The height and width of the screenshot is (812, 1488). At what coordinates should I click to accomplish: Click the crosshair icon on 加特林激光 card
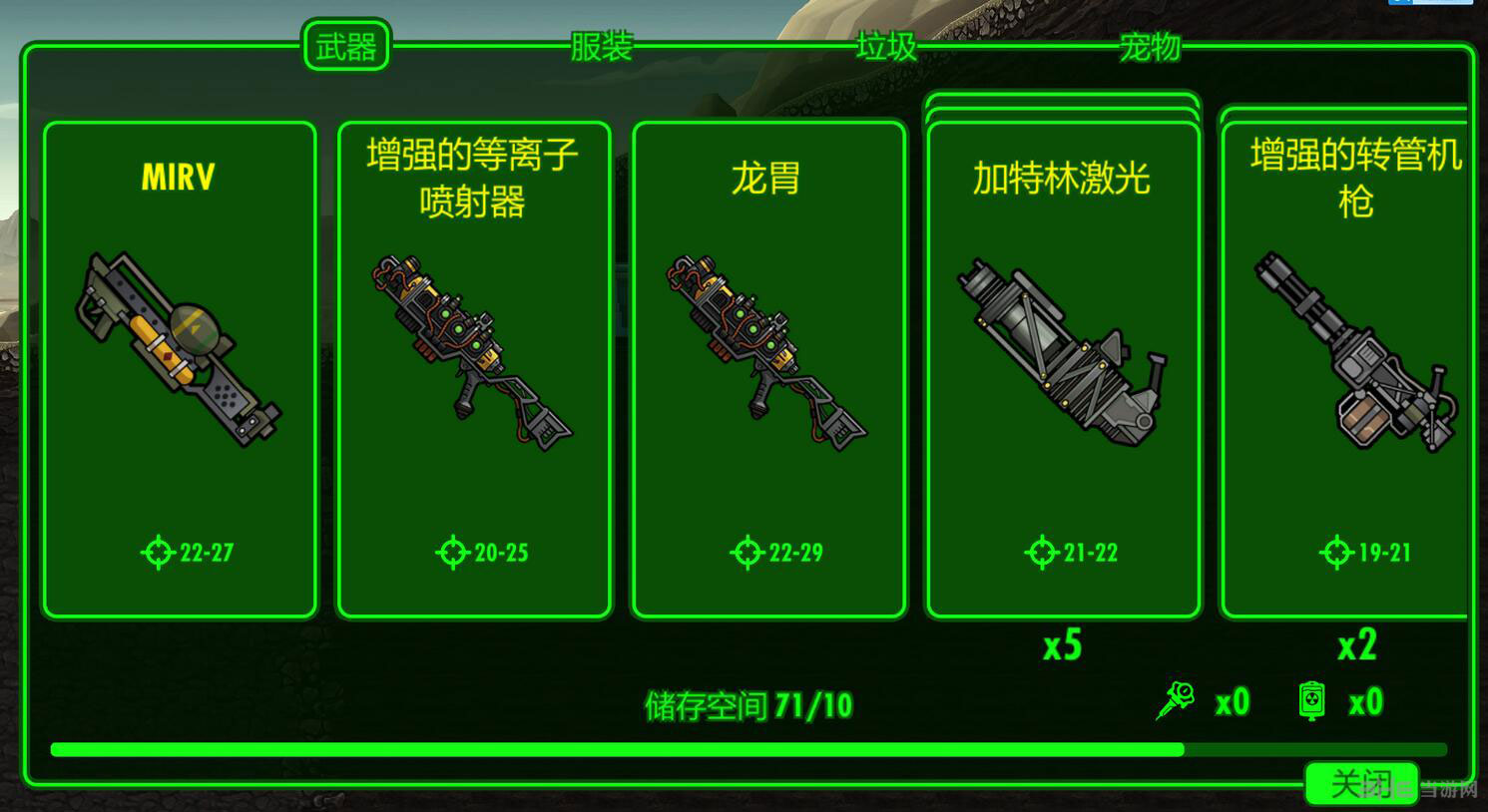[x=1041, y=552]
